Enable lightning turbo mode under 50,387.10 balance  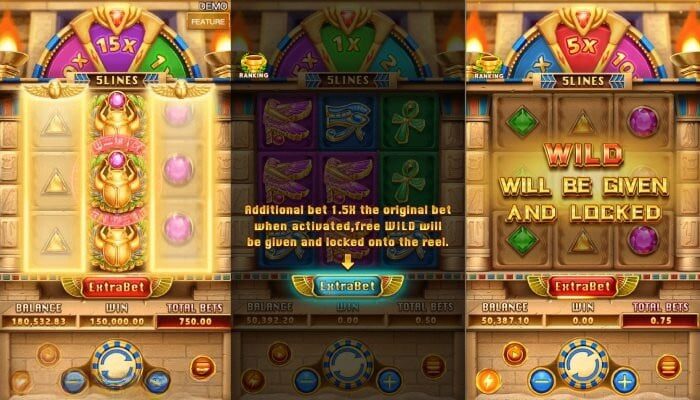click(485, 381)
